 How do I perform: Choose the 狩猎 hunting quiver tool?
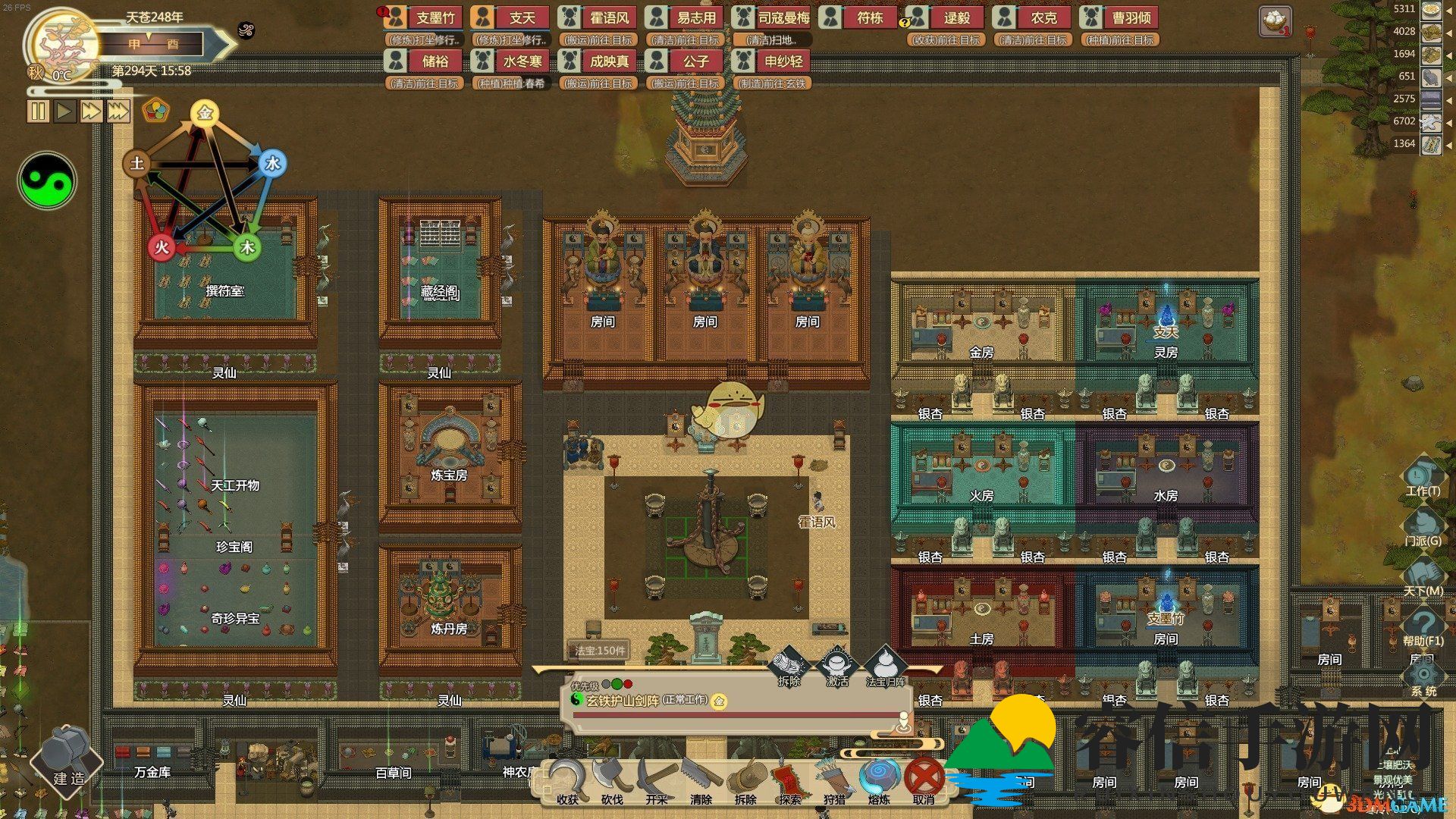[834, 780]
